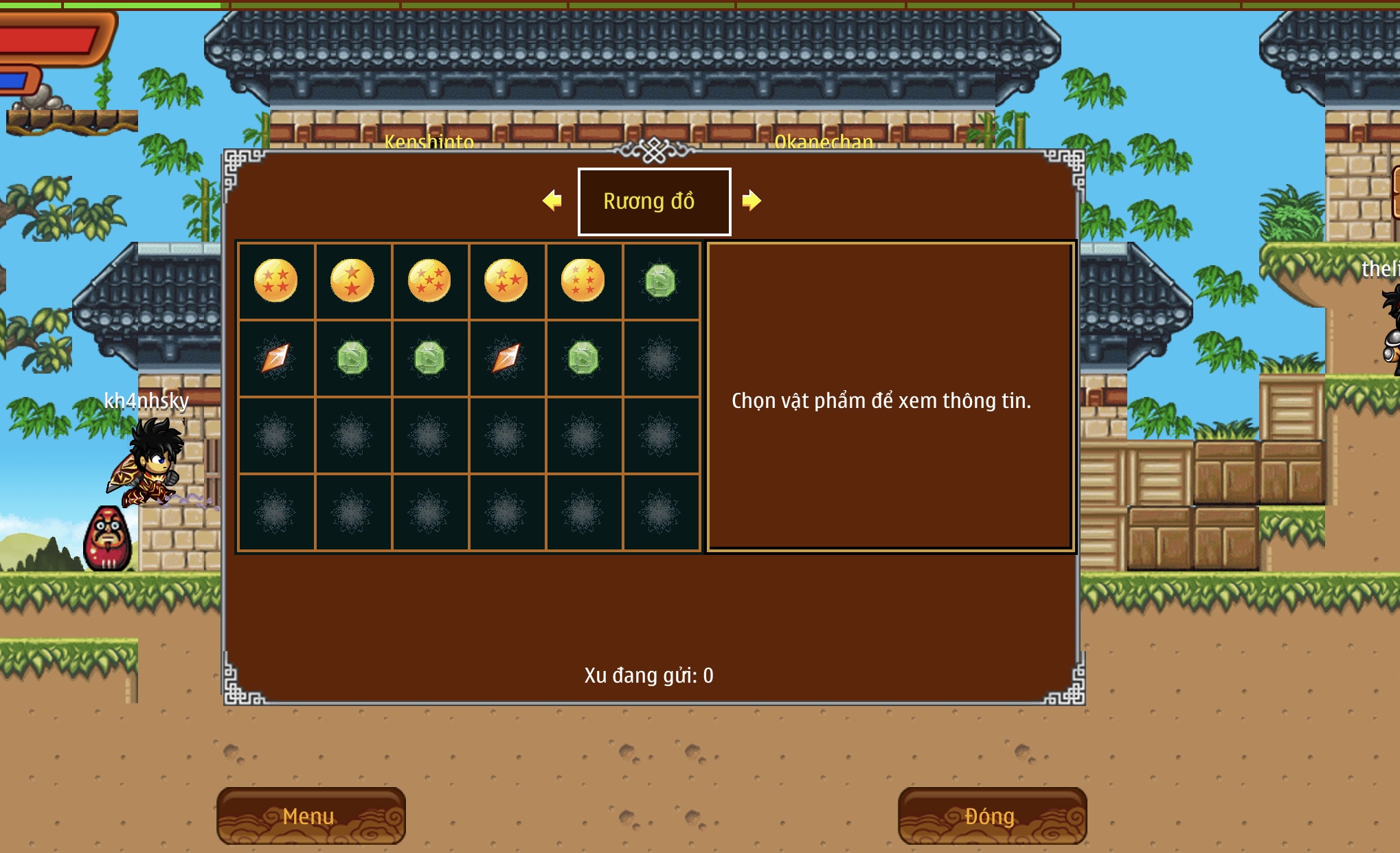Select the two-star dragon ball

[352, 280]
